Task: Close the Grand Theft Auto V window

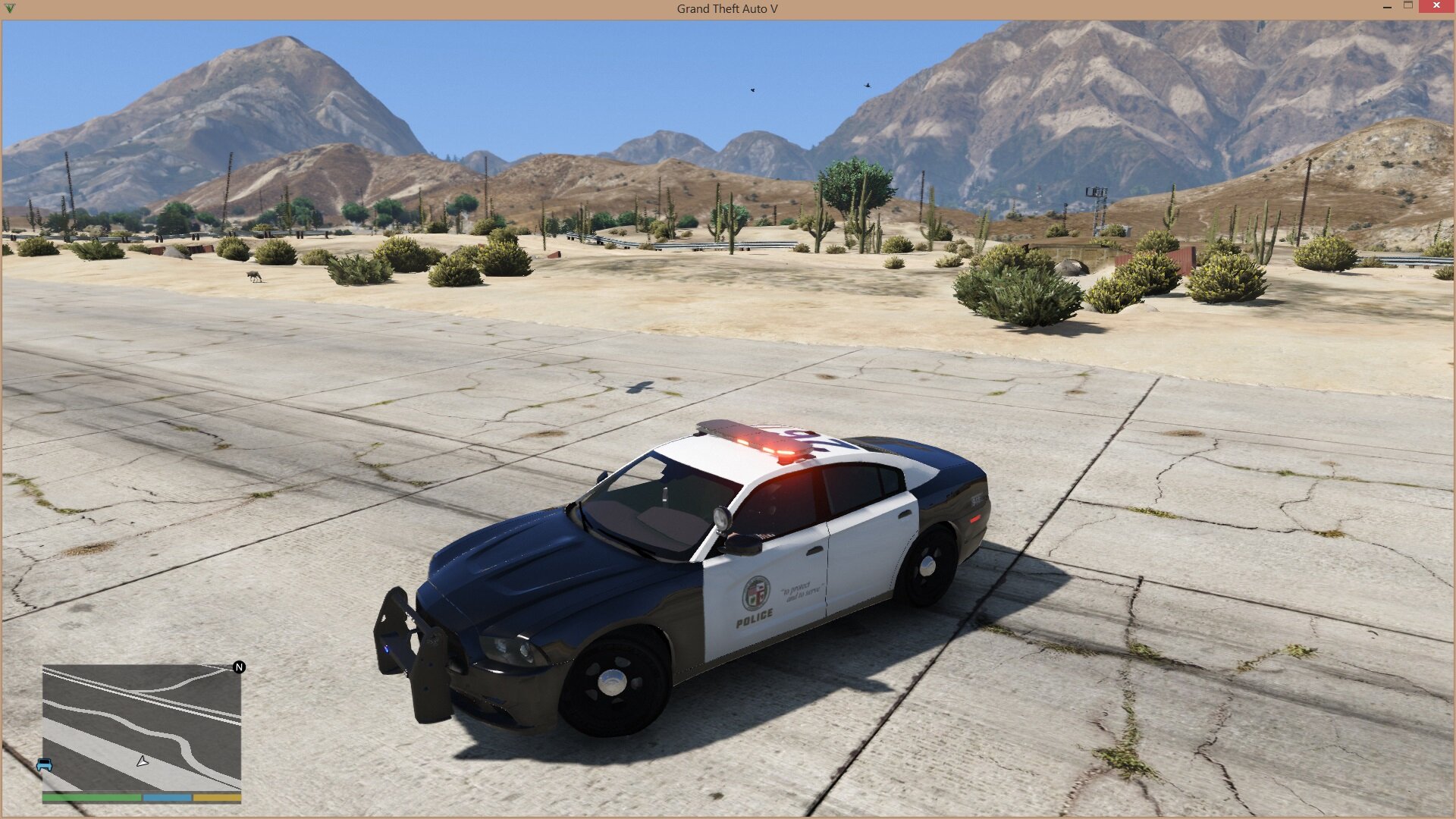Action: tap(1436, 6)
